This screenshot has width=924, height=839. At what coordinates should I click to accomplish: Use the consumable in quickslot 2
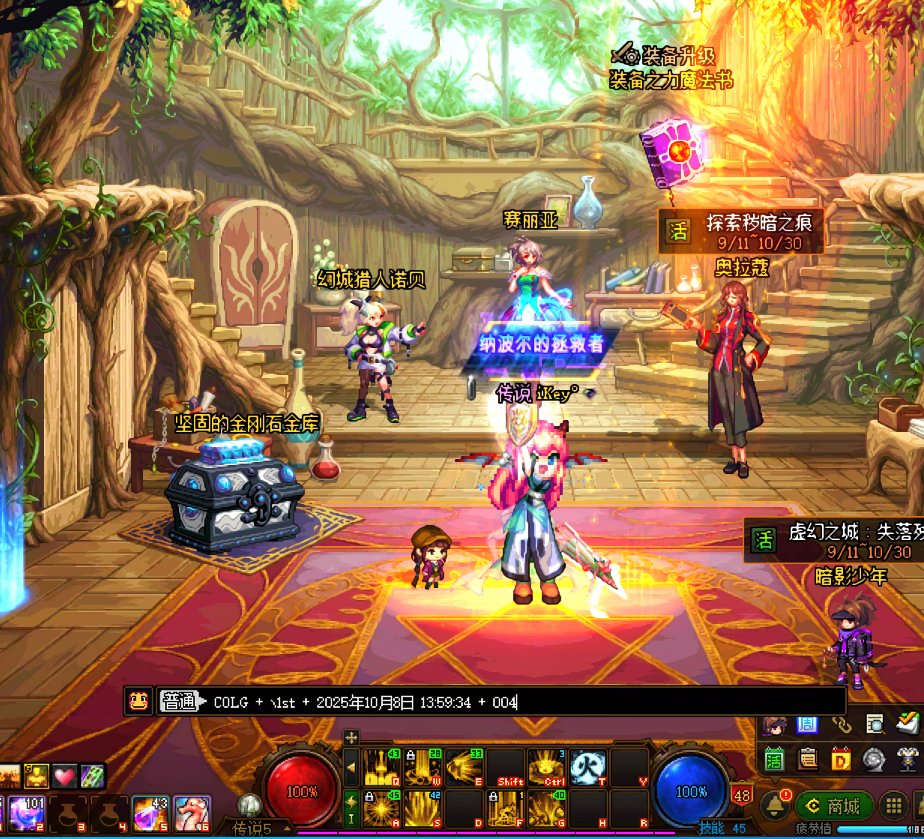[23, 812]
